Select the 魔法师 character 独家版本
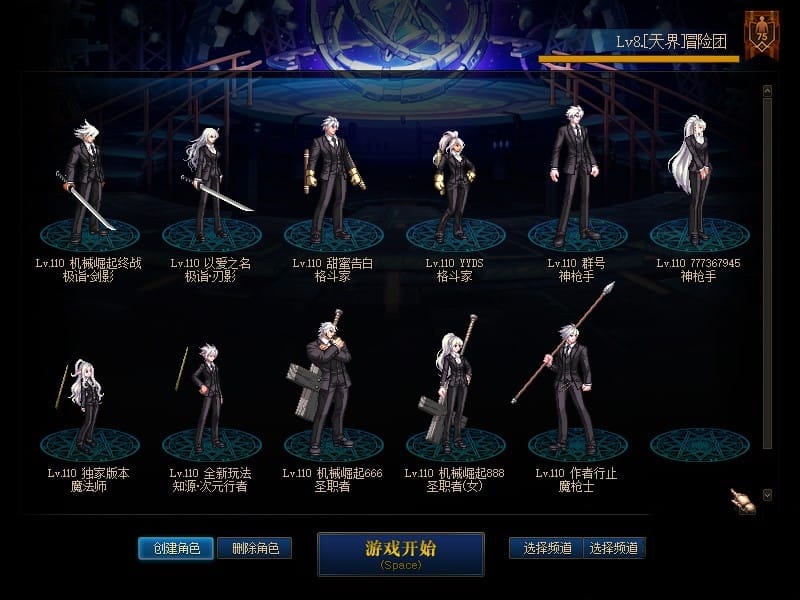This screenshot has height=600, width=800. [88, 400]
